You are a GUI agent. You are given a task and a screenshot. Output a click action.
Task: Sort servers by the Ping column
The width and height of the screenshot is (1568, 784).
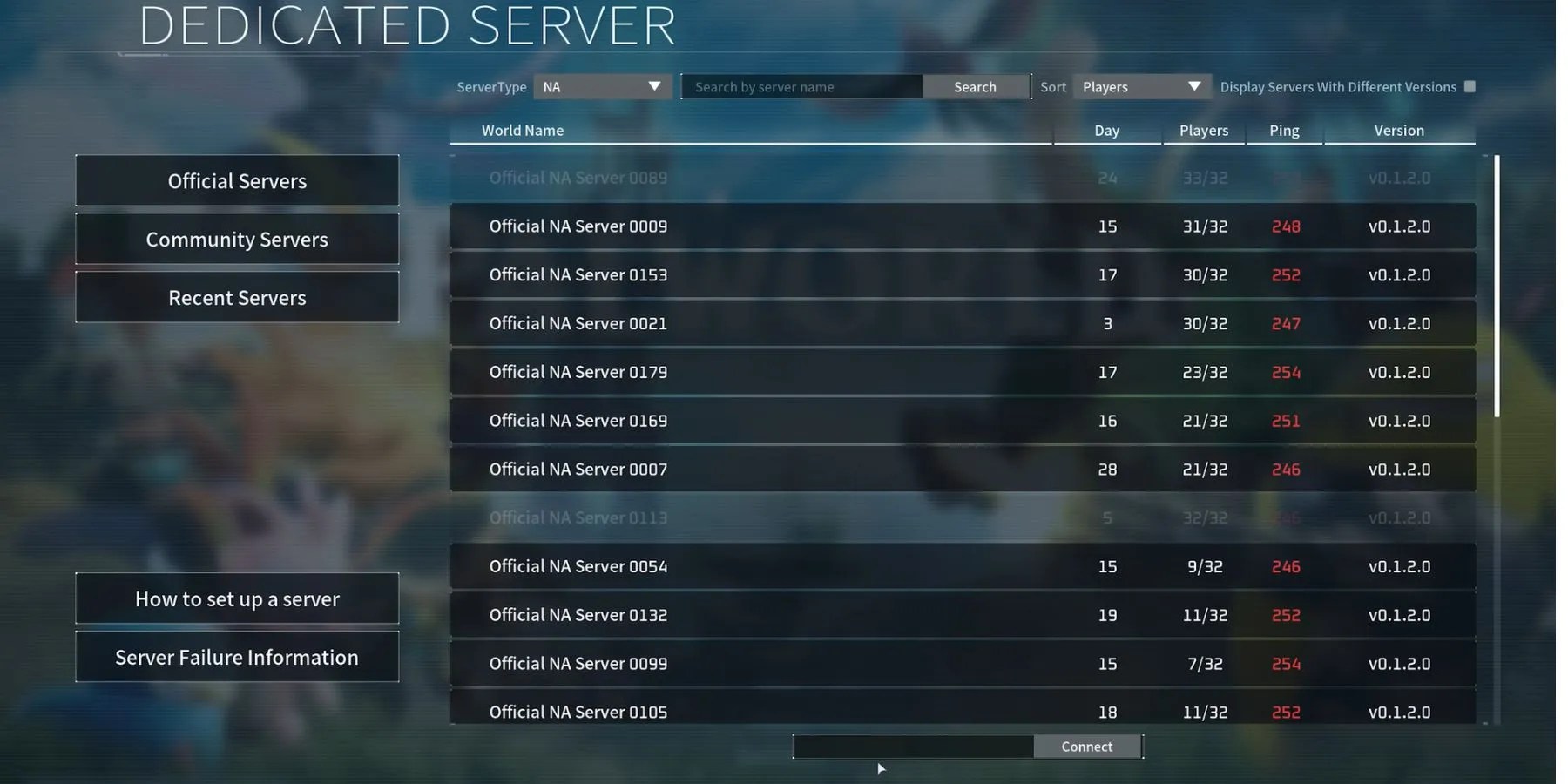coord(1284,131)
